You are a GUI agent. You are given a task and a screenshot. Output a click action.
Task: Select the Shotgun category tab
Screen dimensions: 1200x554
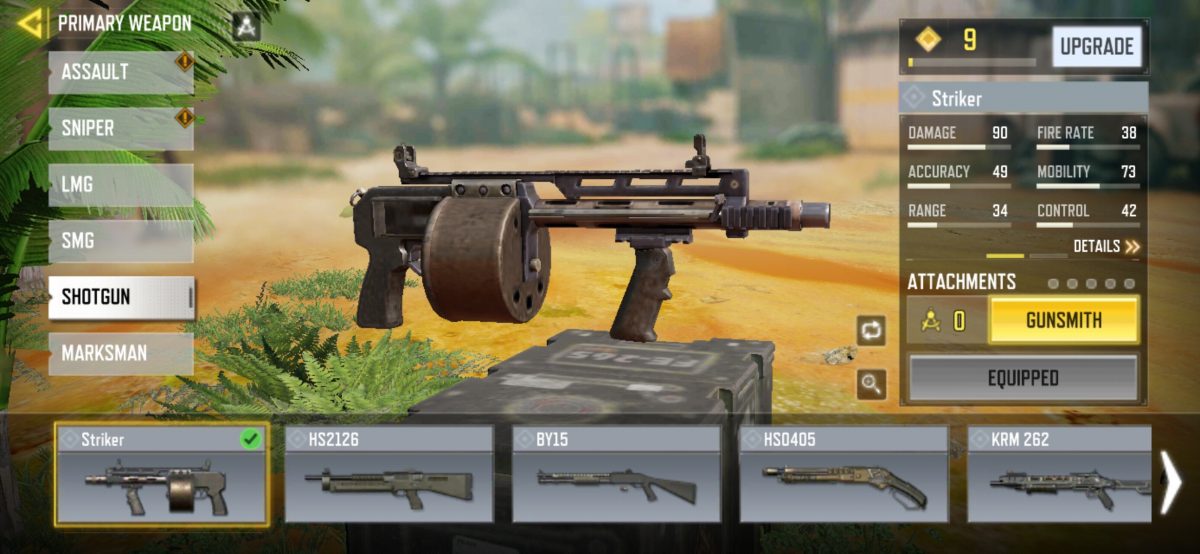120,297
